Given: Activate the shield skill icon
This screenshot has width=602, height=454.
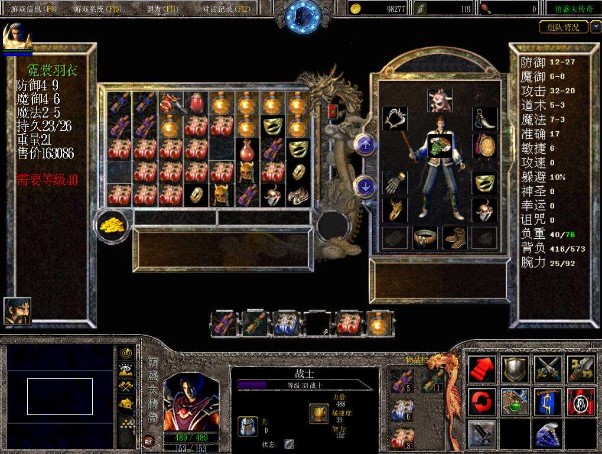Looking at the screenshot, I should tap(514, 368).
